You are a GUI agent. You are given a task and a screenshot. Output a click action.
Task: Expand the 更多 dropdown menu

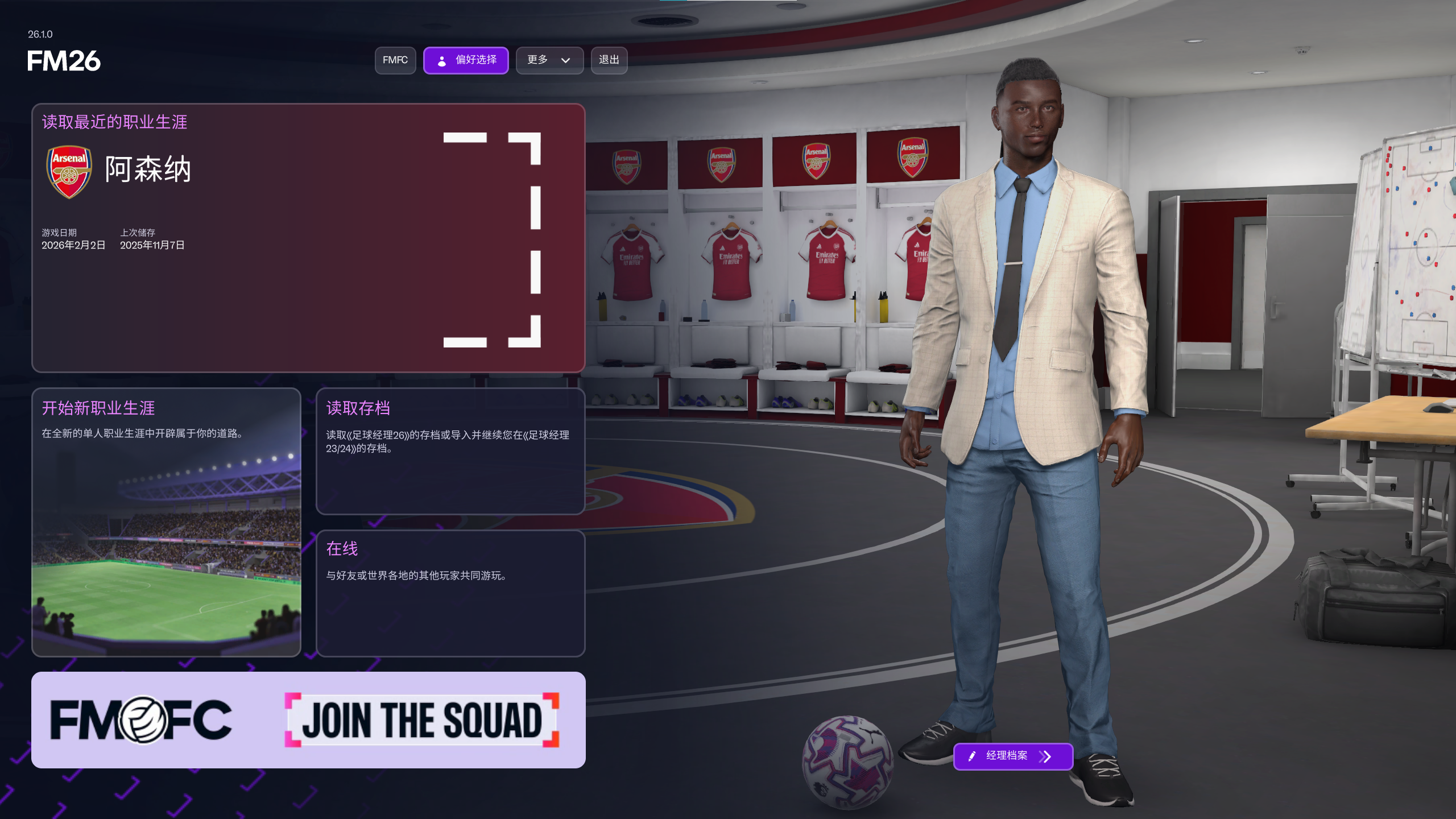549,60
